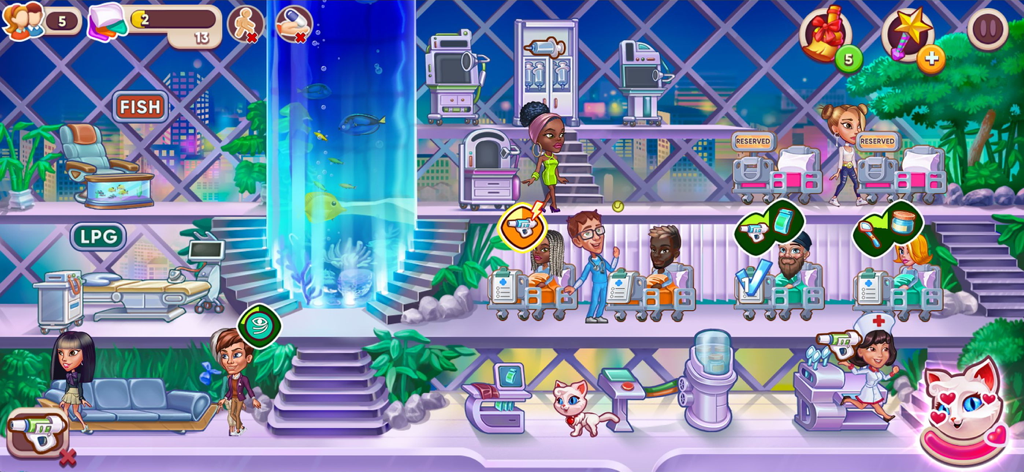Tap the hand-with-pill booster icon
Screen dimensions: 1024x472
tap(293, 23)
